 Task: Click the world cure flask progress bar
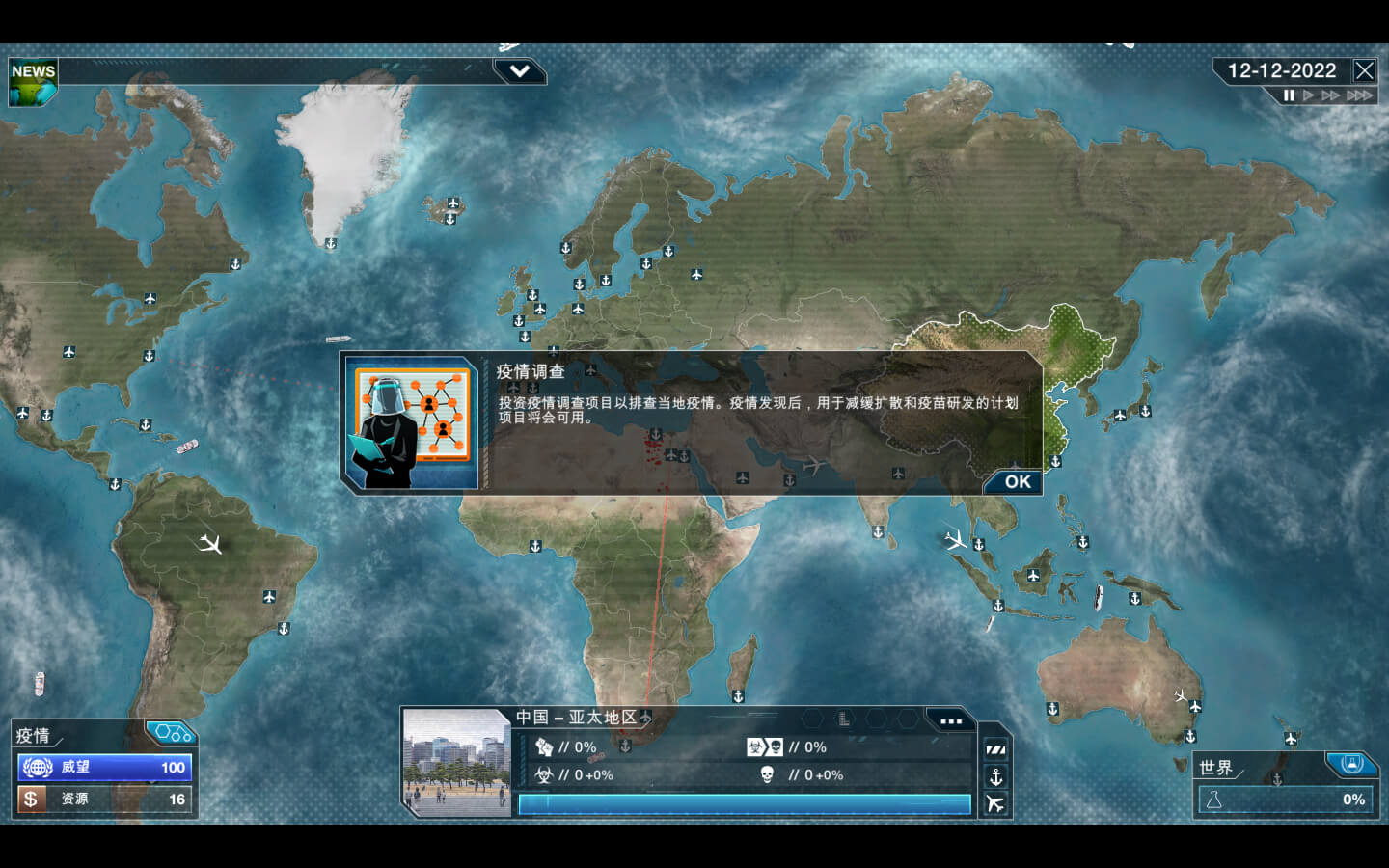[x=1287, y=800]
